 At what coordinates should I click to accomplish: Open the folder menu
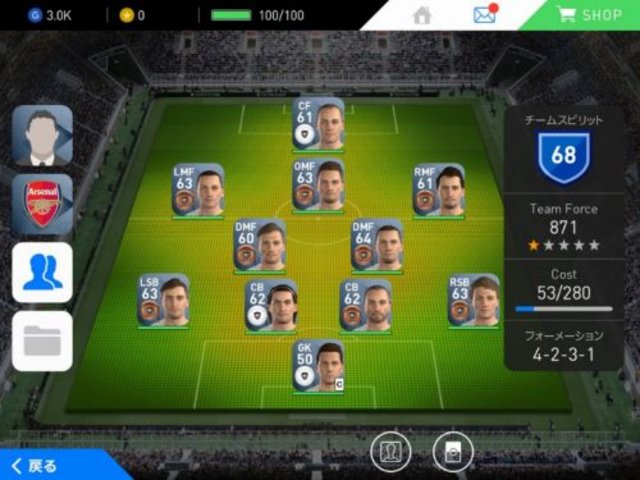(42, 341)
